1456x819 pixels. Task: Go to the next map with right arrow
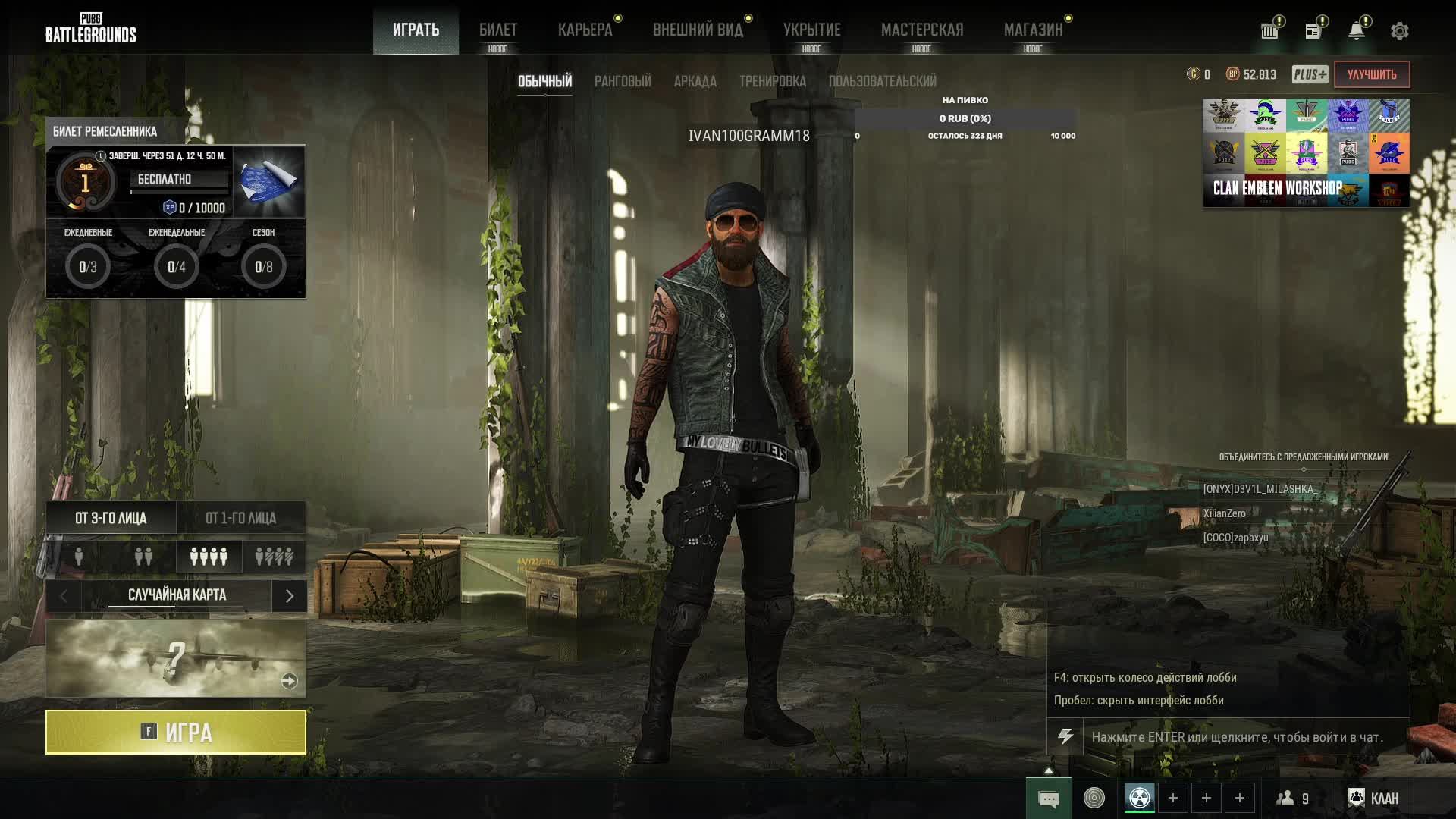289,596
